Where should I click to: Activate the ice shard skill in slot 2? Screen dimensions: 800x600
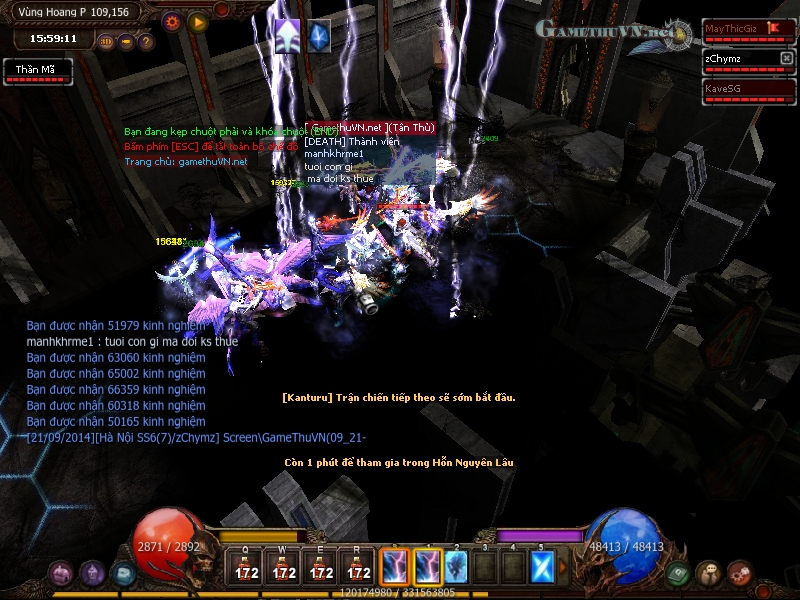point(456,567)
